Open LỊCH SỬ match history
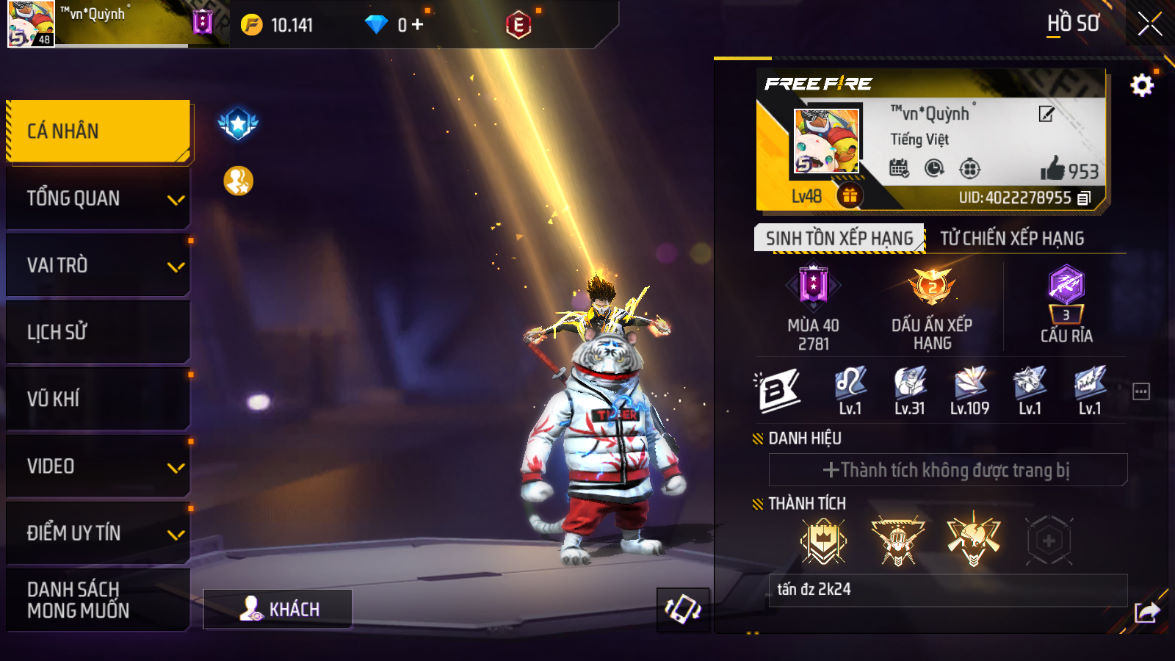The image size is (1175, 661). pyautogui.click(x=97, y=332)
